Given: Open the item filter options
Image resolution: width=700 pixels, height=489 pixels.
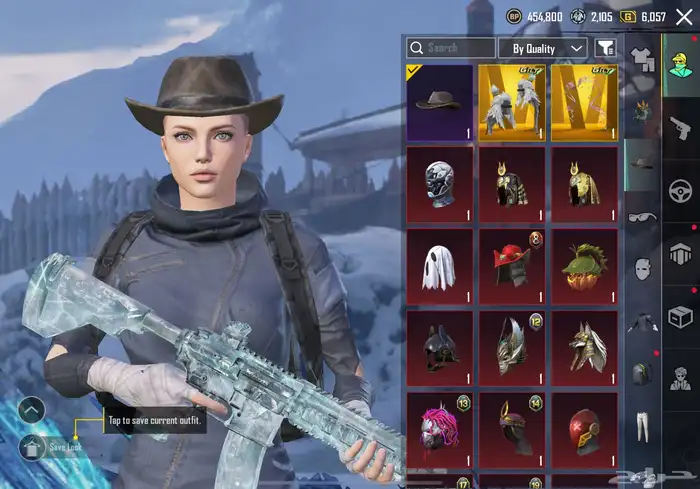Looking at the screenshot, I should click(x=606, y=48).
